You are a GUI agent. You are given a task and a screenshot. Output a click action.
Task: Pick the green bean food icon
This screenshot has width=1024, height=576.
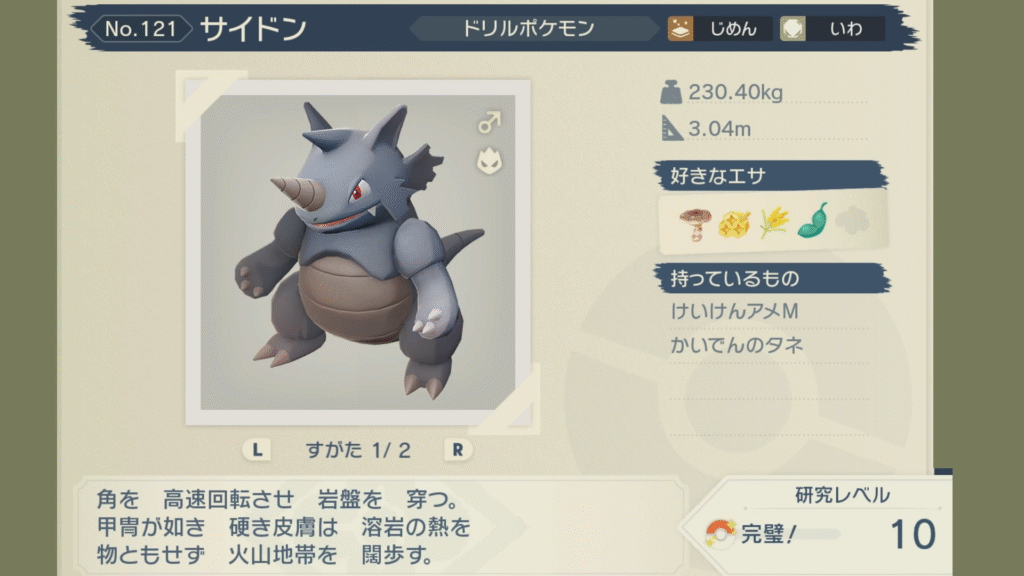tap(812, 221)
